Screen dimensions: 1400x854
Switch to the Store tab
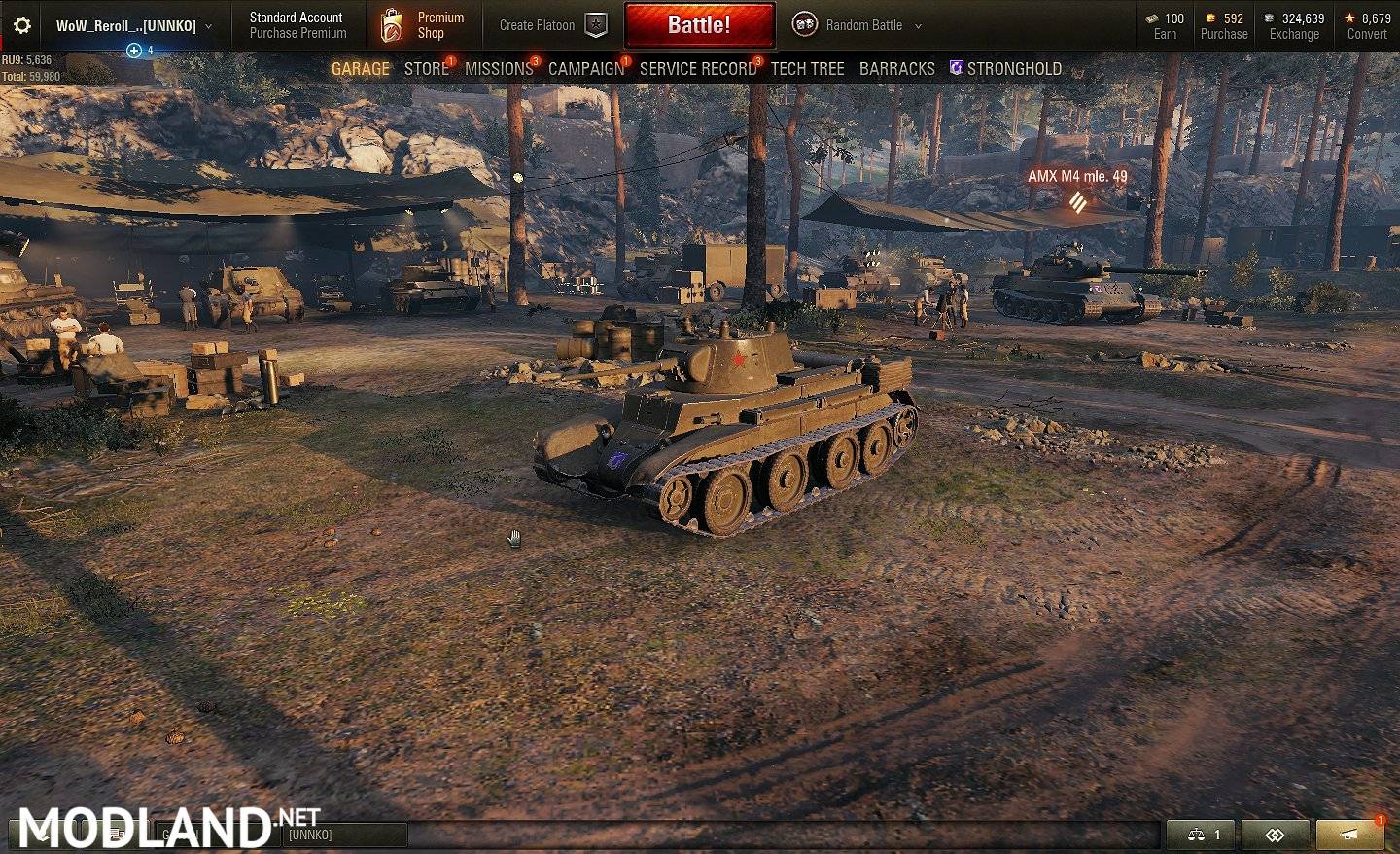[426, 69]
